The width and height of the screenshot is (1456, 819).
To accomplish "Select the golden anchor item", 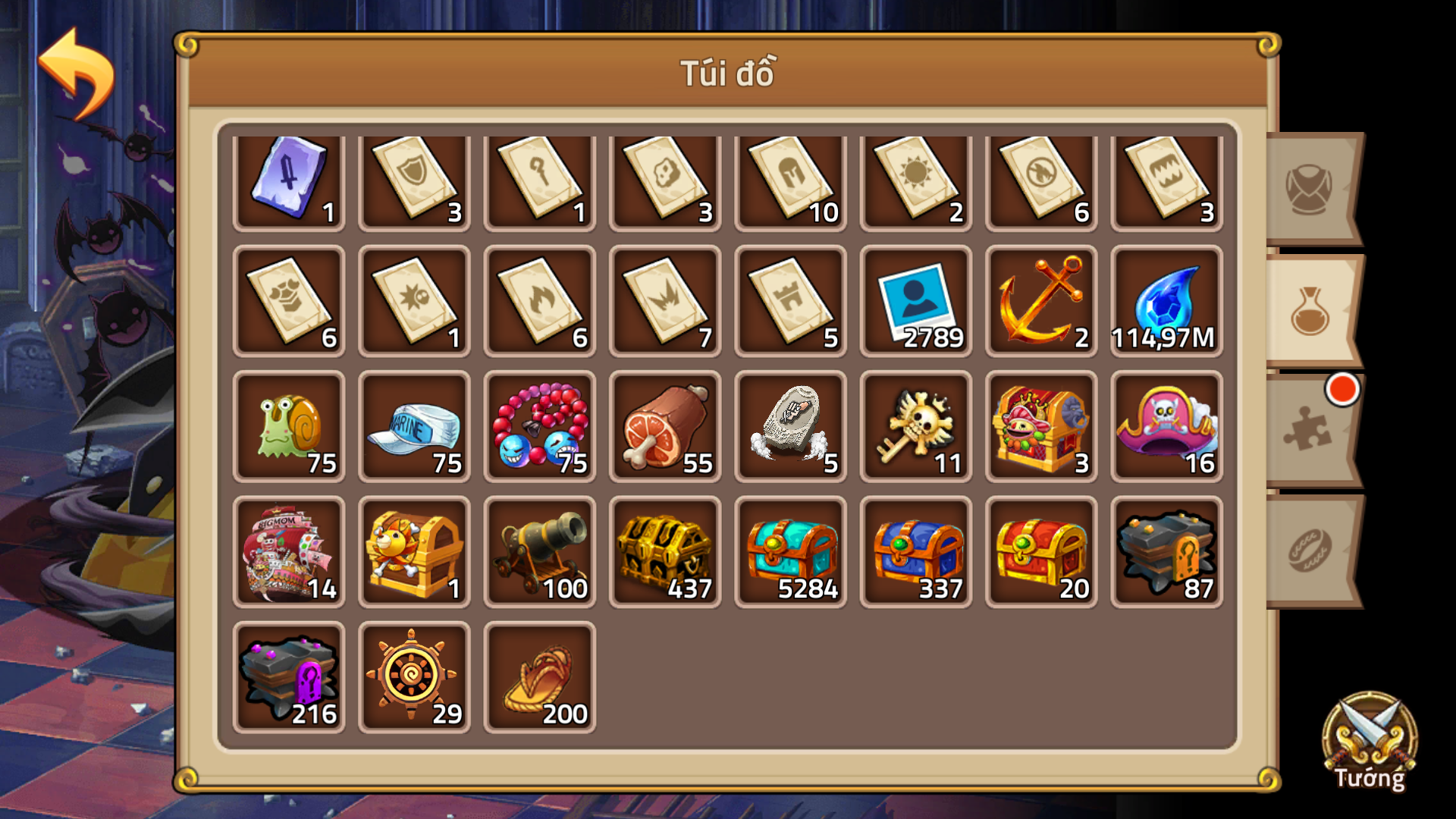I will point(1040,303).
